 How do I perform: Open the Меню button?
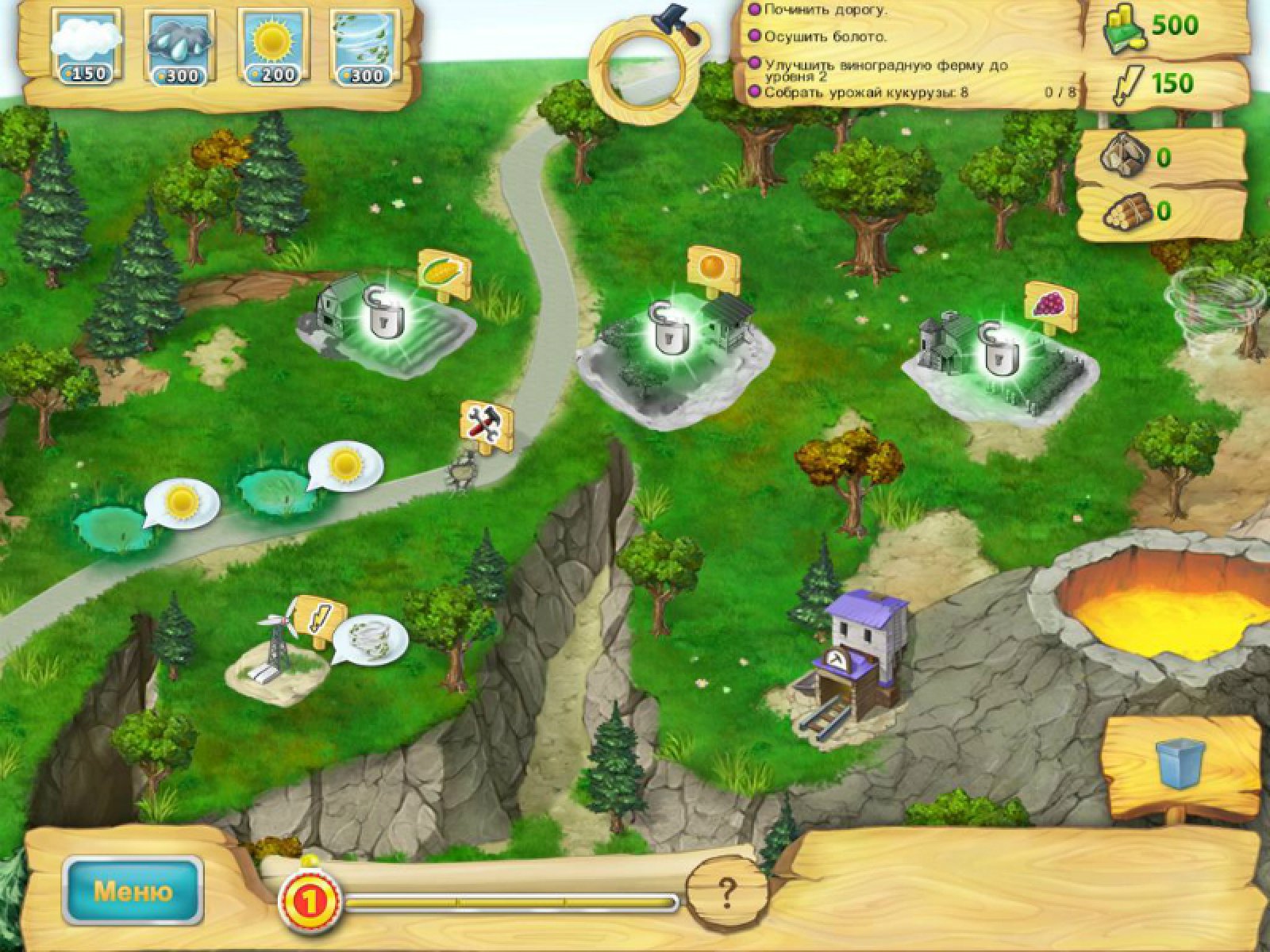point(133,891)
